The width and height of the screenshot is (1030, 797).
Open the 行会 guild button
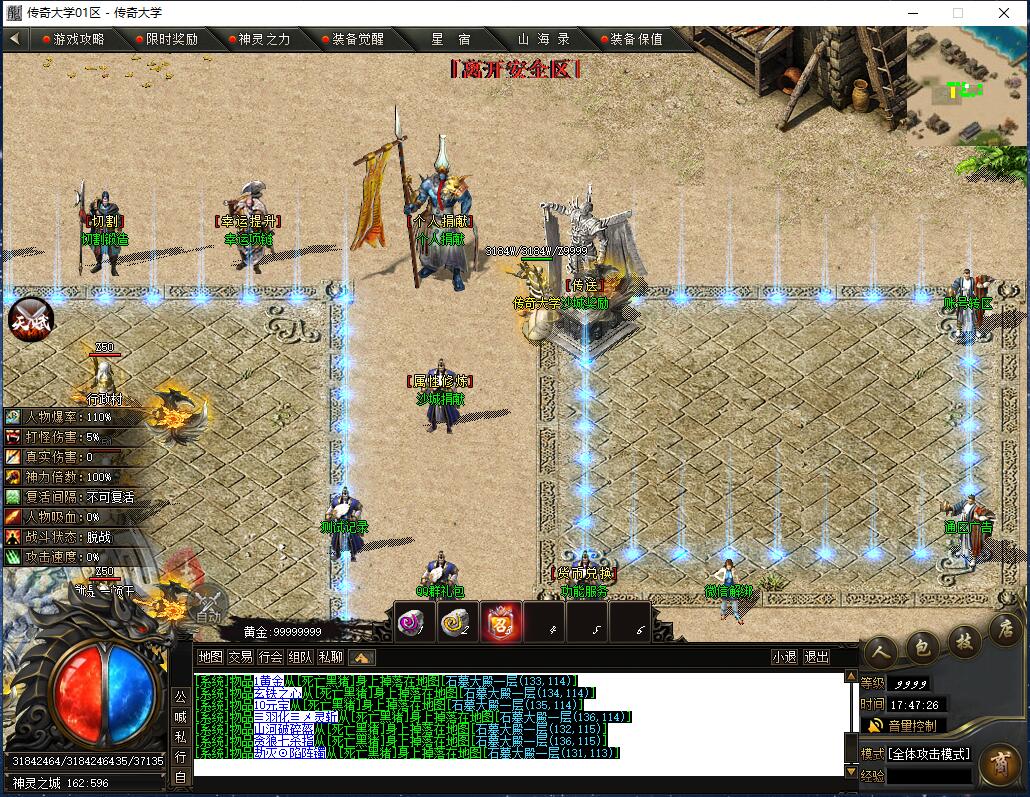tap(270, 657)
